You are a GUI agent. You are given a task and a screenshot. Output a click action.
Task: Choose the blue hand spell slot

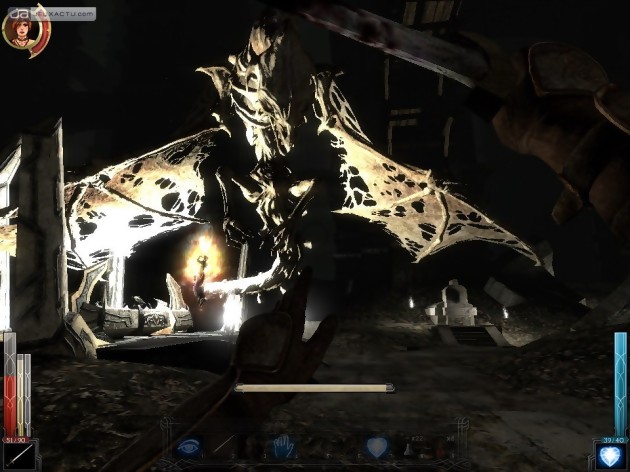(285, 446)
